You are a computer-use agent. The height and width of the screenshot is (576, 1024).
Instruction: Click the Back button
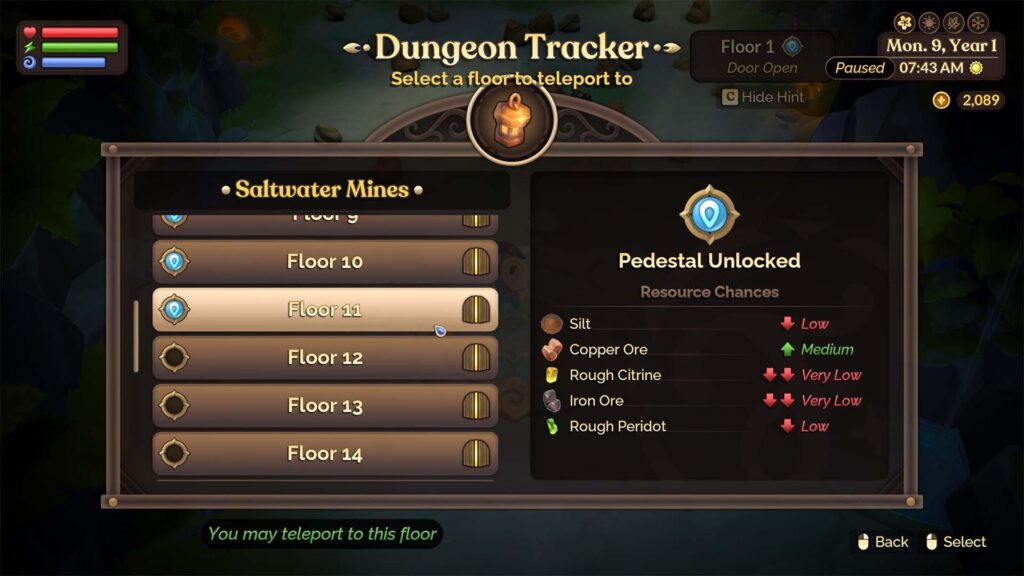click(x=883, y=542)
